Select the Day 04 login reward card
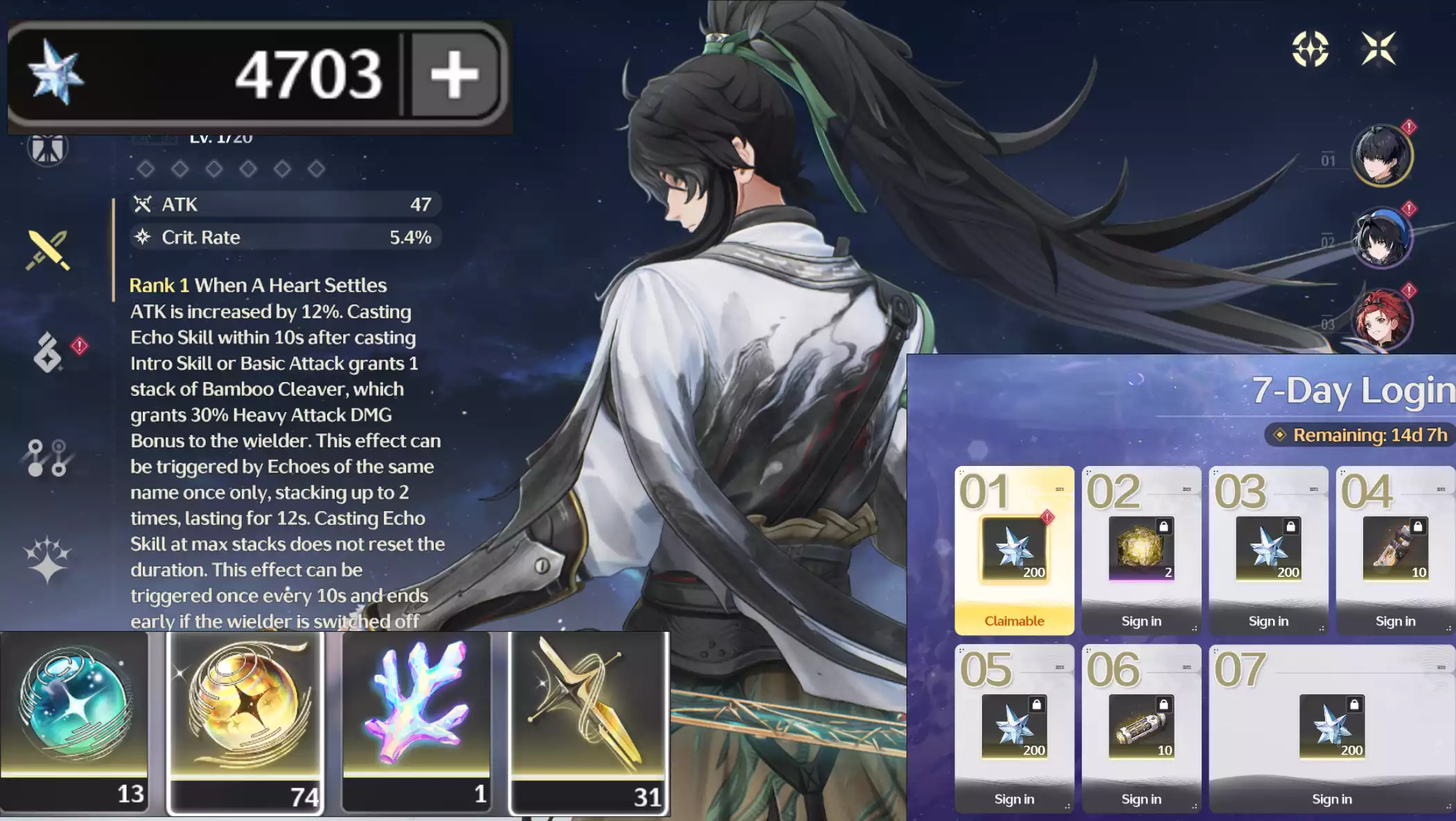Image resolution: width=1456 pixels, height=821 pixels. (x=1394, y=551)
